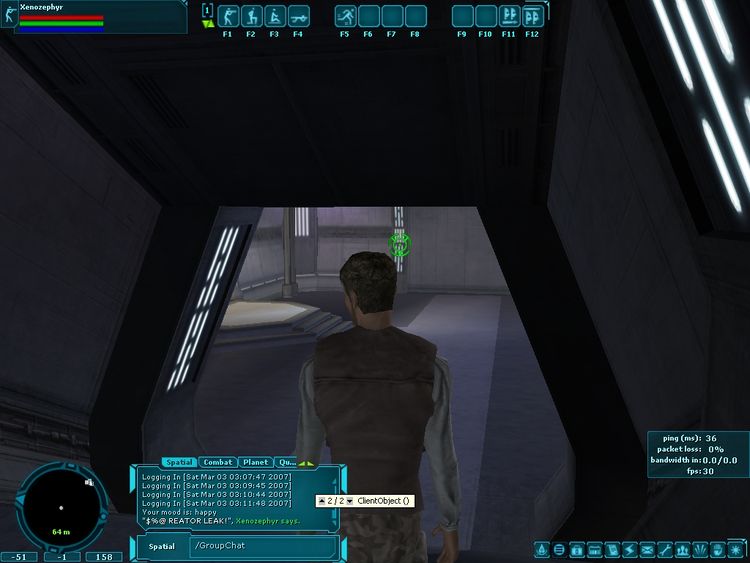Open the wrench options icon
750x563 pixels.
[664, 549]
